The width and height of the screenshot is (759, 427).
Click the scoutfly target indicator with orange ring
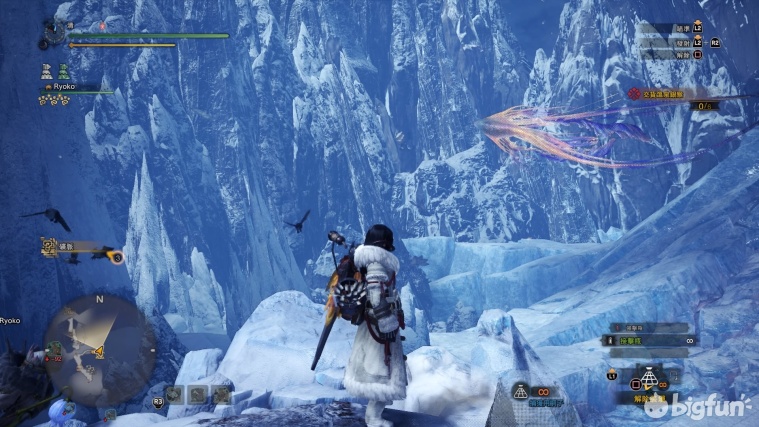117,257
